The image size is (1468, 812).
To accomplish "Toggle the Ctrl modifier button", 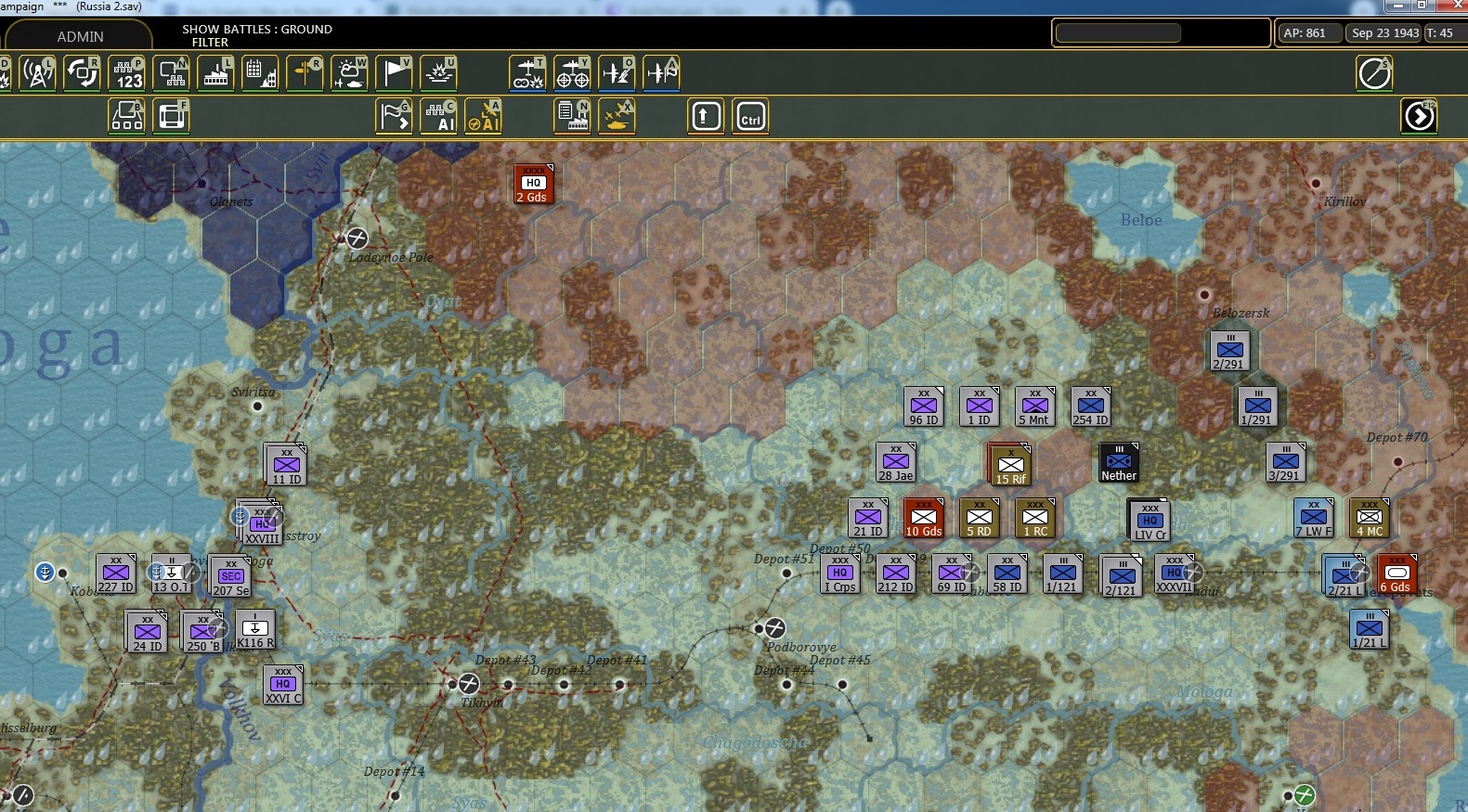I will point(750,116).
